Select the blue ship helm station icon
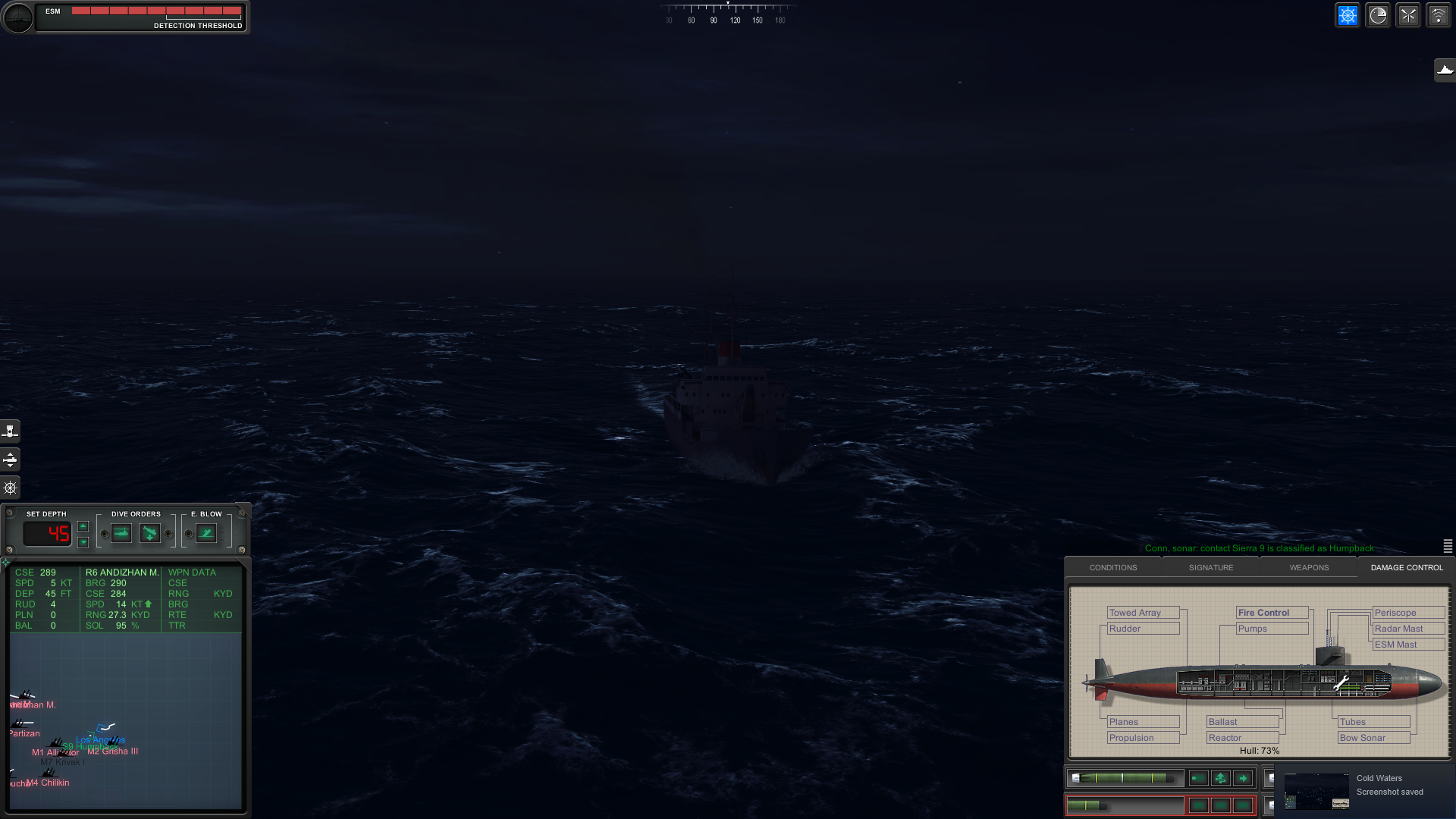 click(1348, 14)
